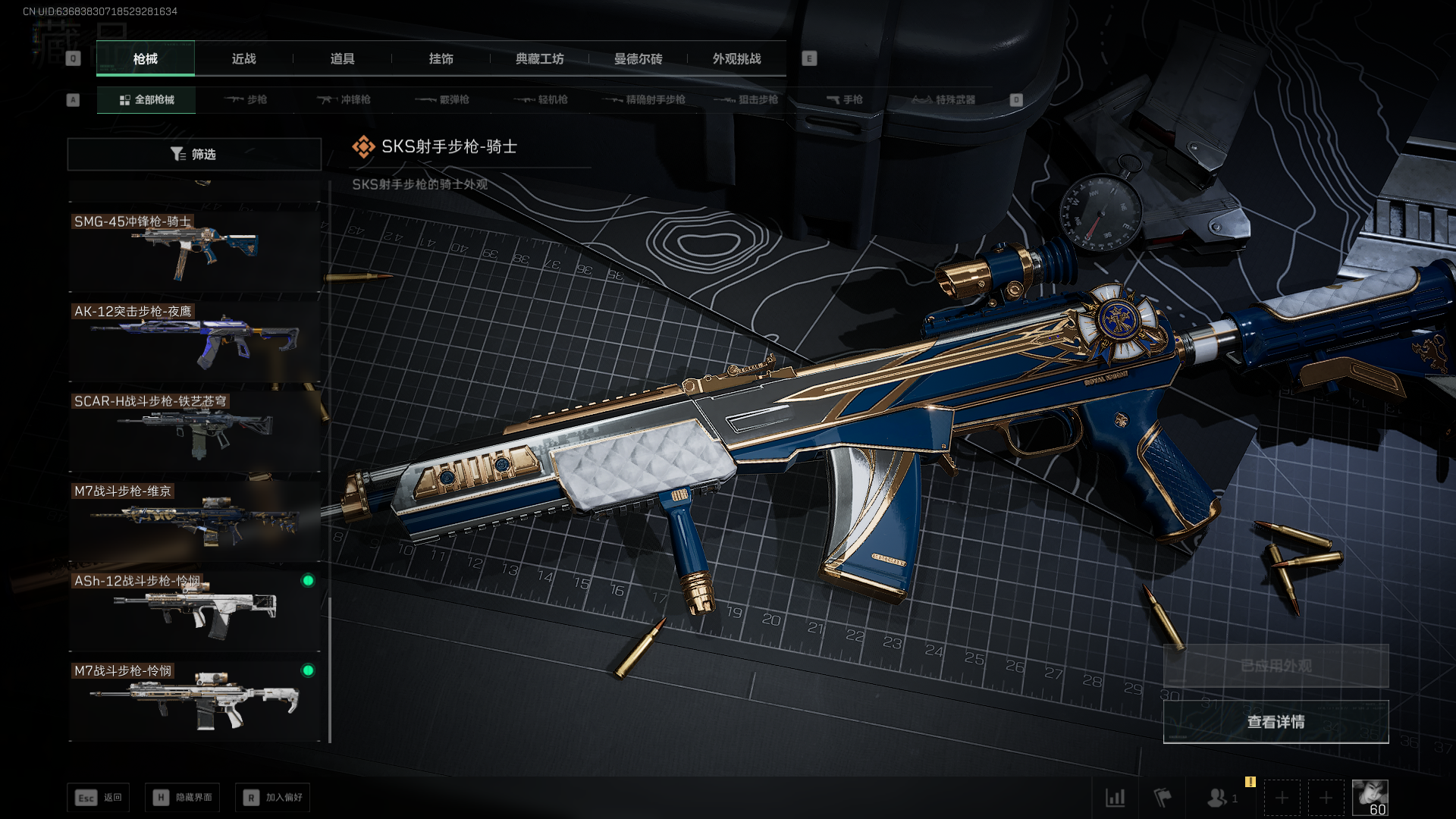The height and width of the screenshot is (819, 1456).
Task: Choose the AK-12突击步枪-夜鹰 skin
Action: [x=194, y=340]
